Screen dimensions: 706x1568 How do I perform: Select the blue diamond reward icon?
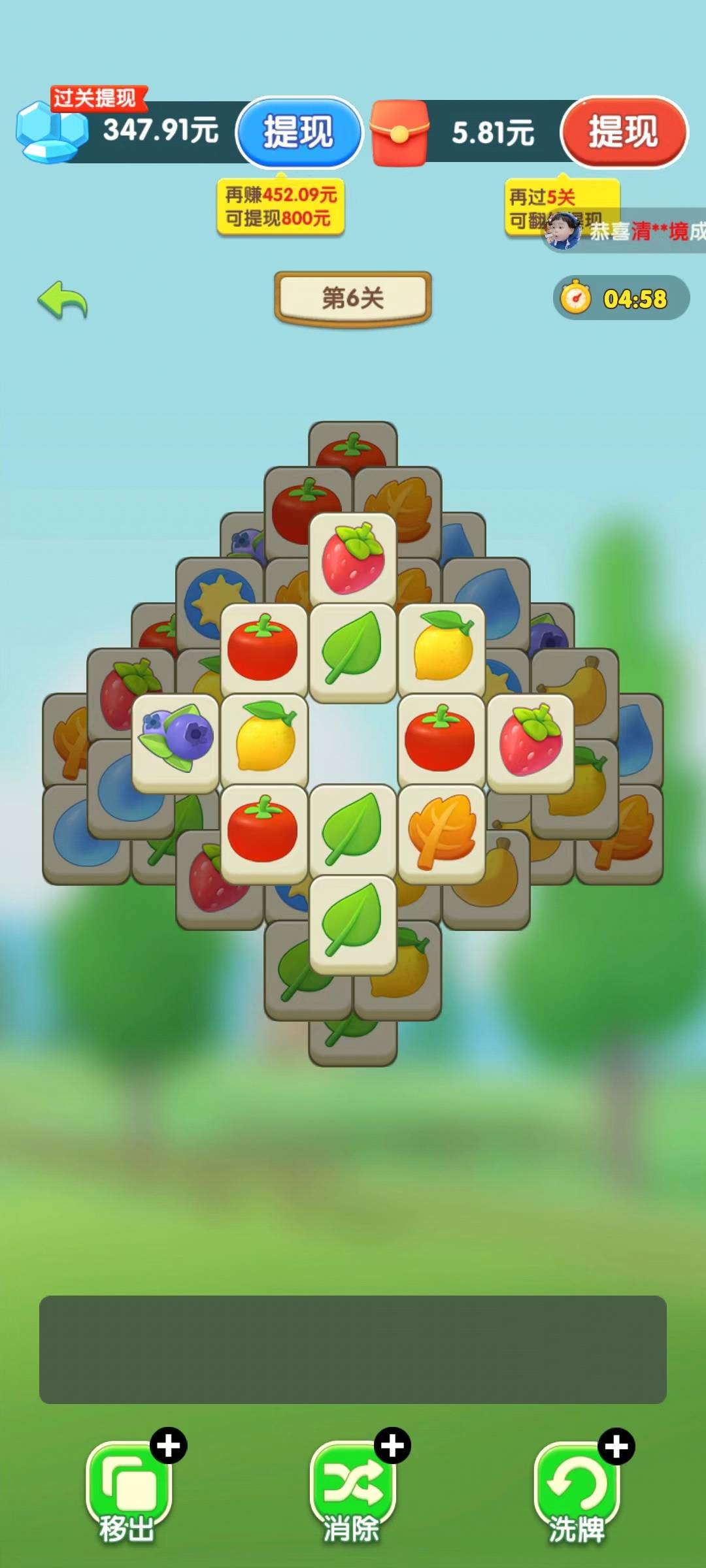coord(51,133)
